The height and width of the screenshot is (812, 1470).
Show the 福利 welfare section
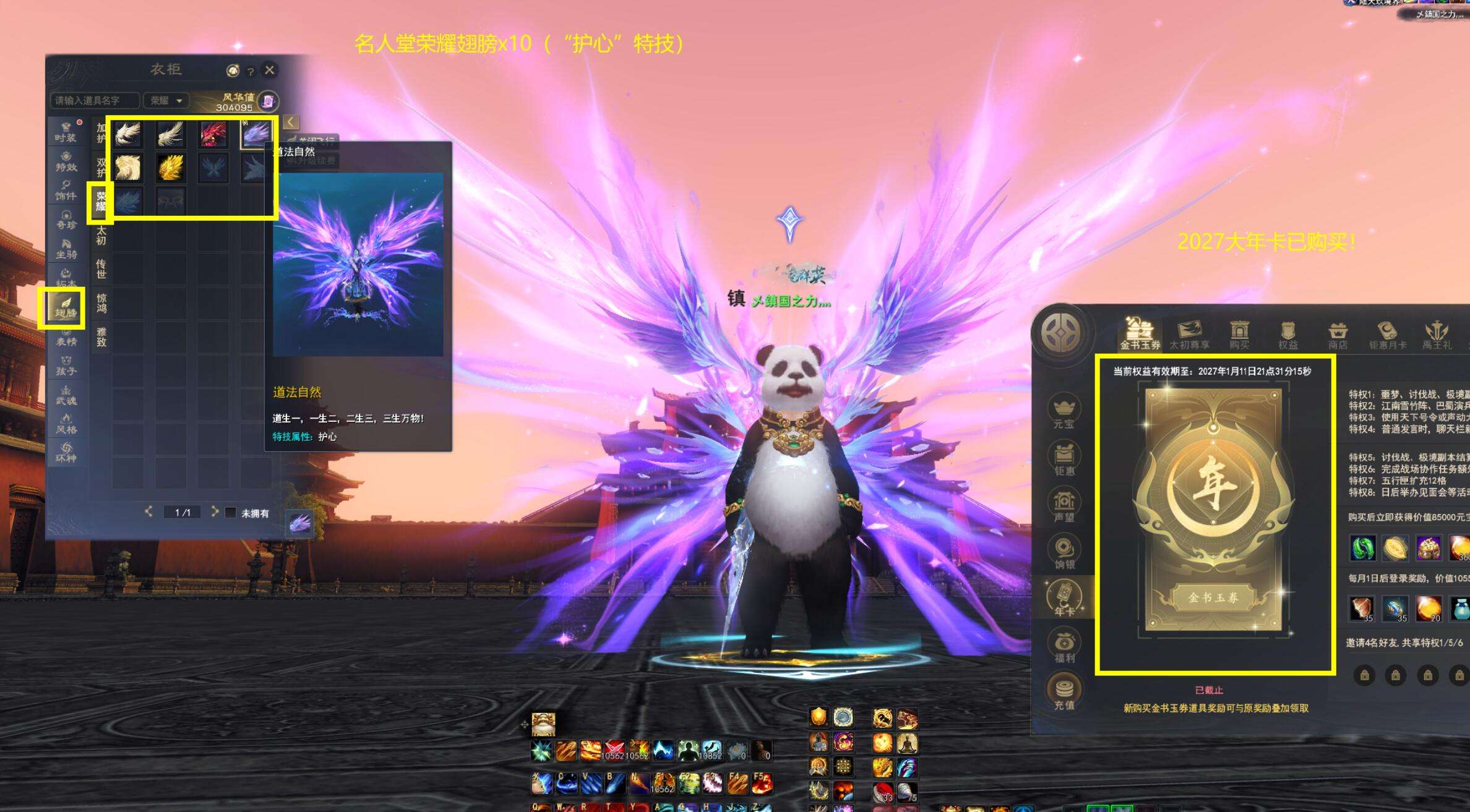[1064, 646]
